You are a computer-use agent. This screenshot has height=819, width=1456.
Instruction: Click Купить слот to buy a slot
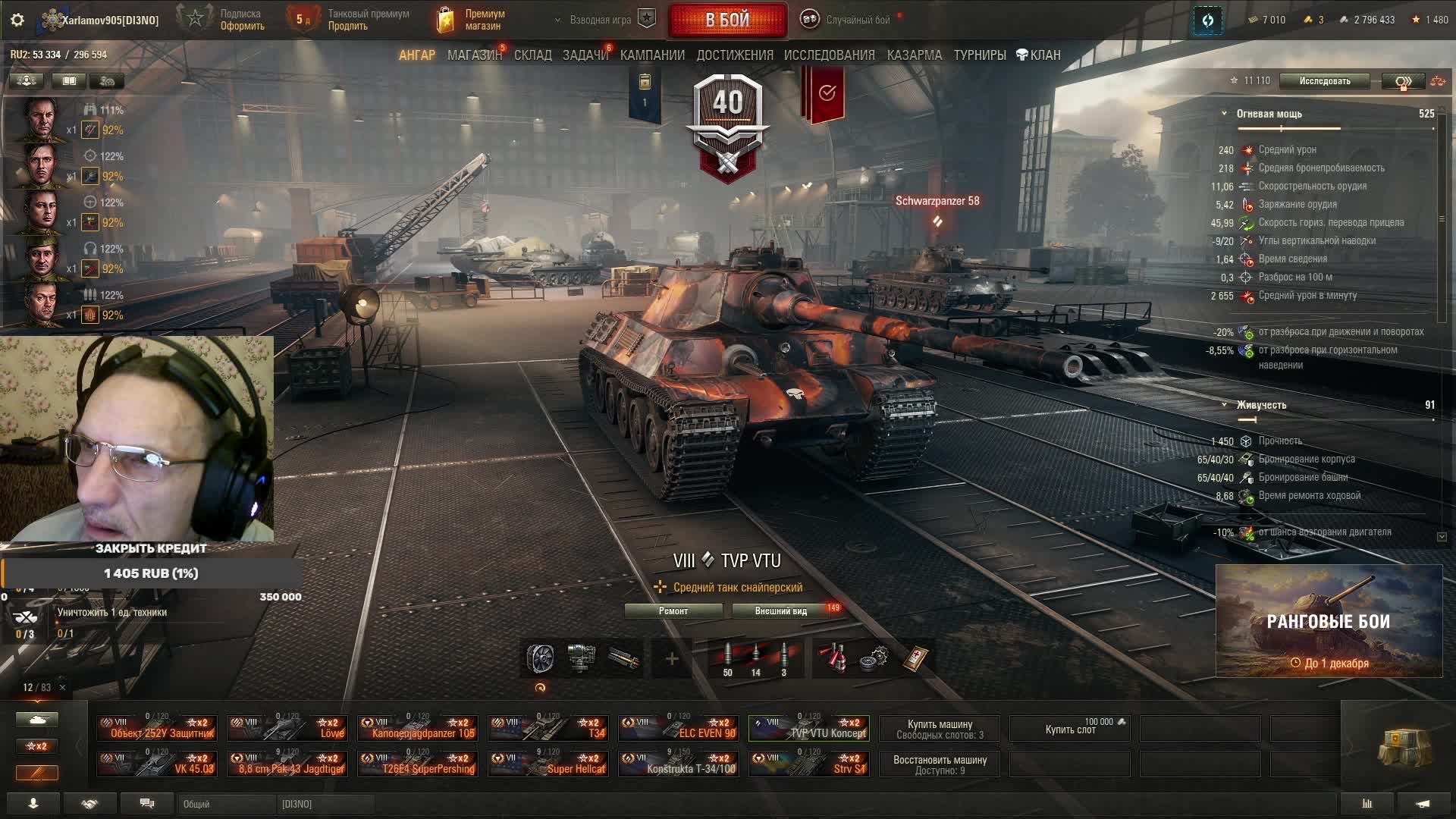coord(1070,729)
